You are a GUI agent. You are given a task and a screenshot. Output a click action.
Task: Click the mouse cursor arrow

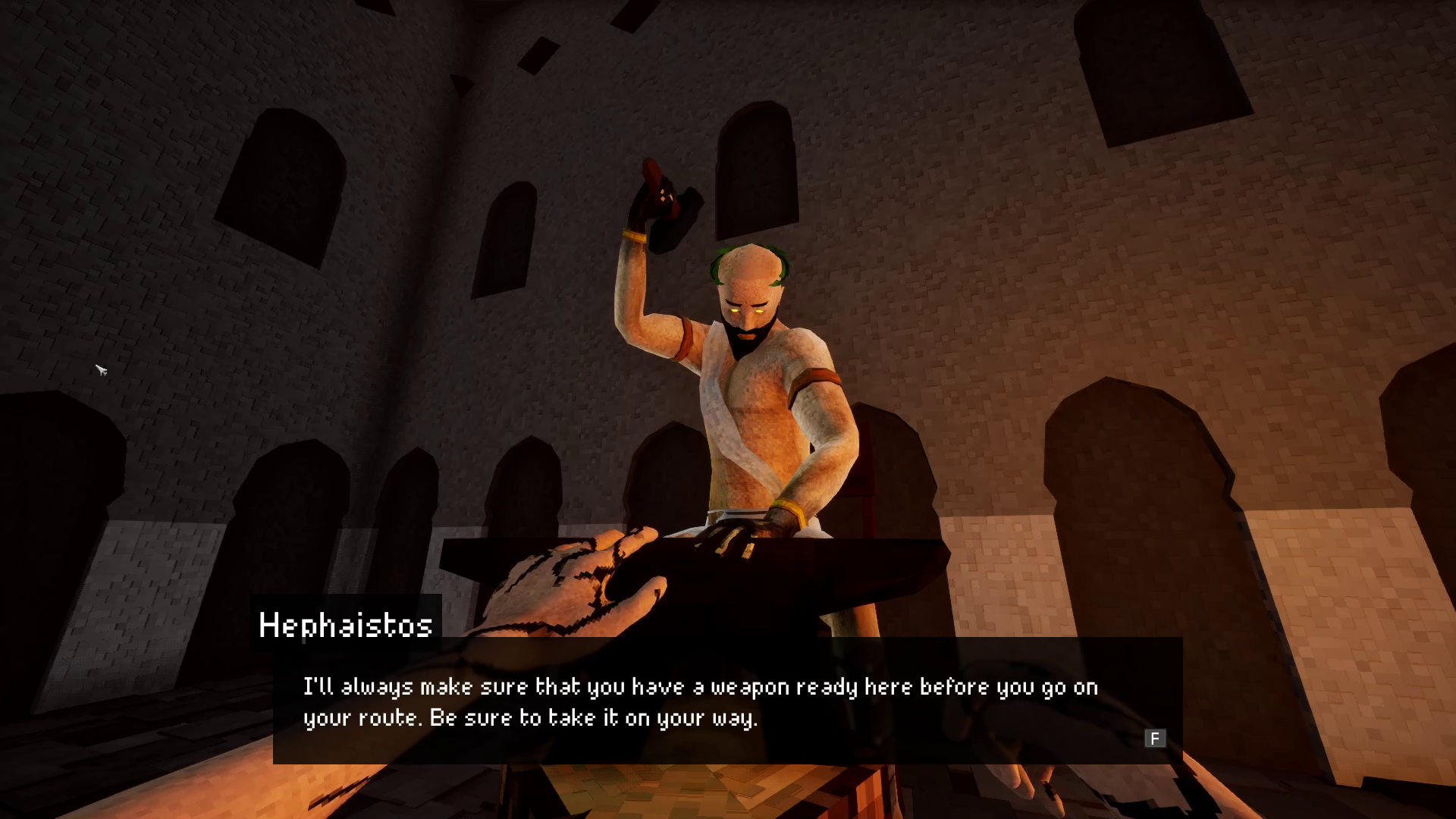coord(101,371)
